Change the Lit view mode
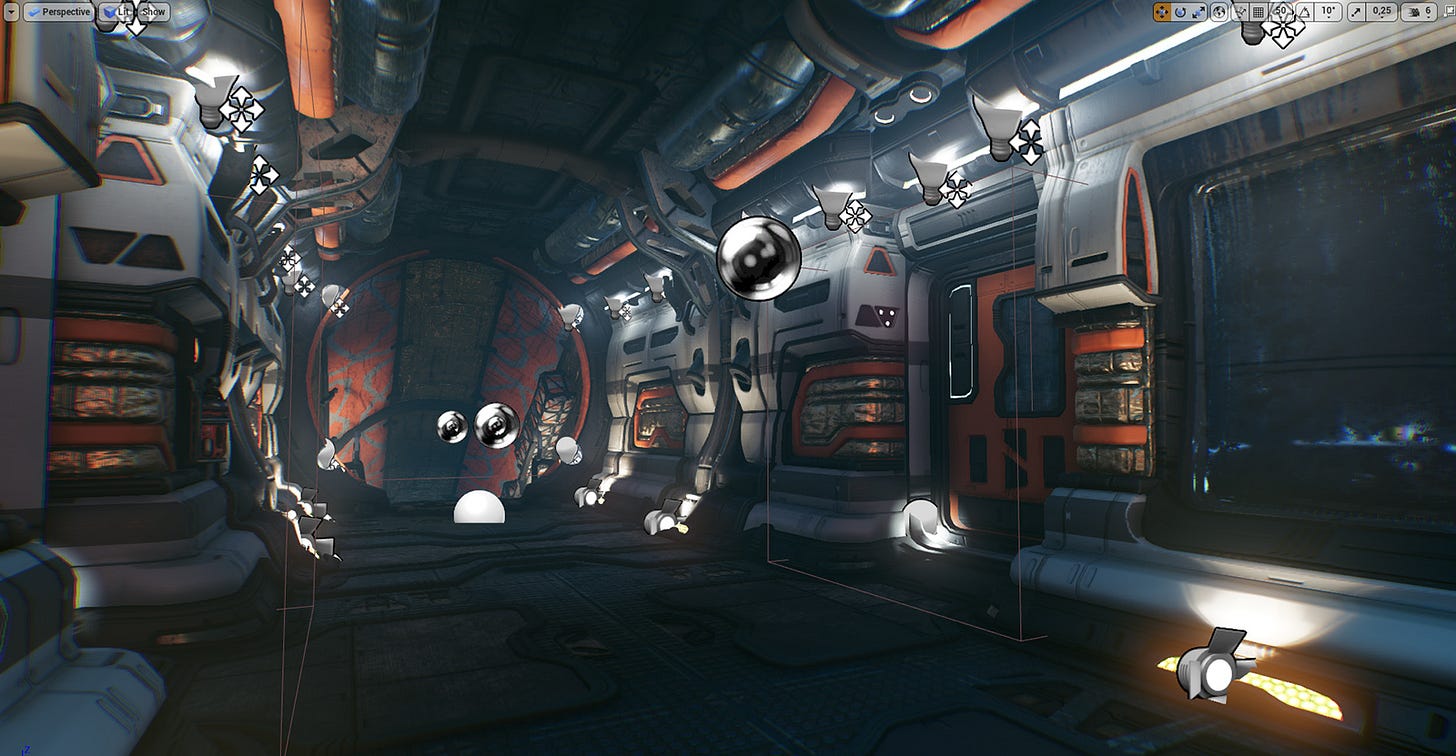1456x756 pixels. tap(117, 12)
